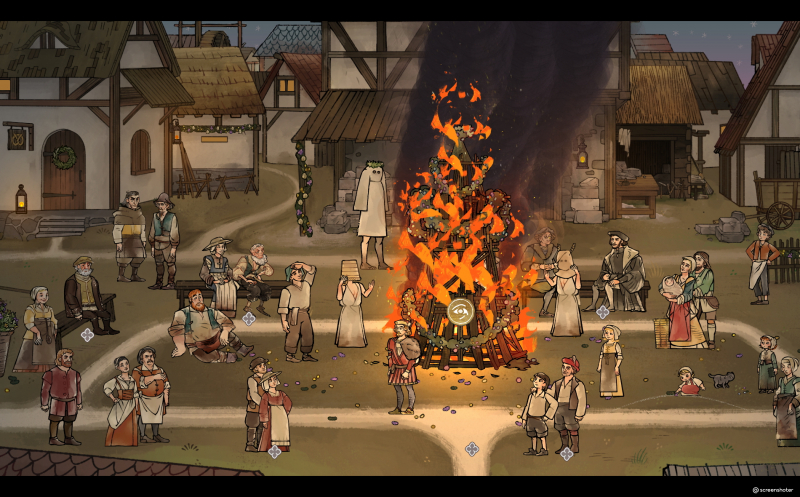
Task: Select the marker below the red-capped man and boy
Action: [566, 453]
